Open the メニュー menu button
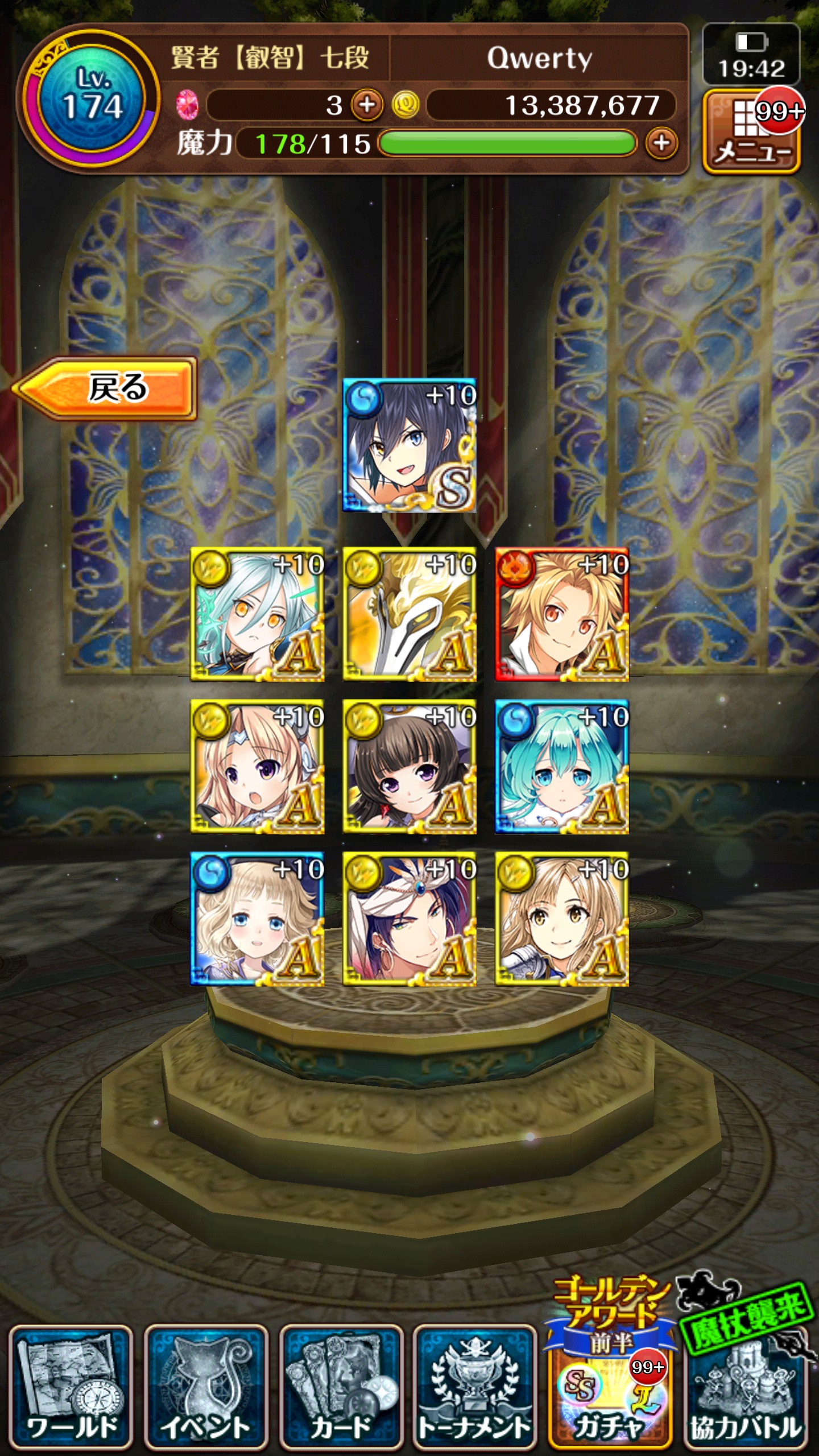The height and width of the screenshot is (1456, 819). point(752,133)
